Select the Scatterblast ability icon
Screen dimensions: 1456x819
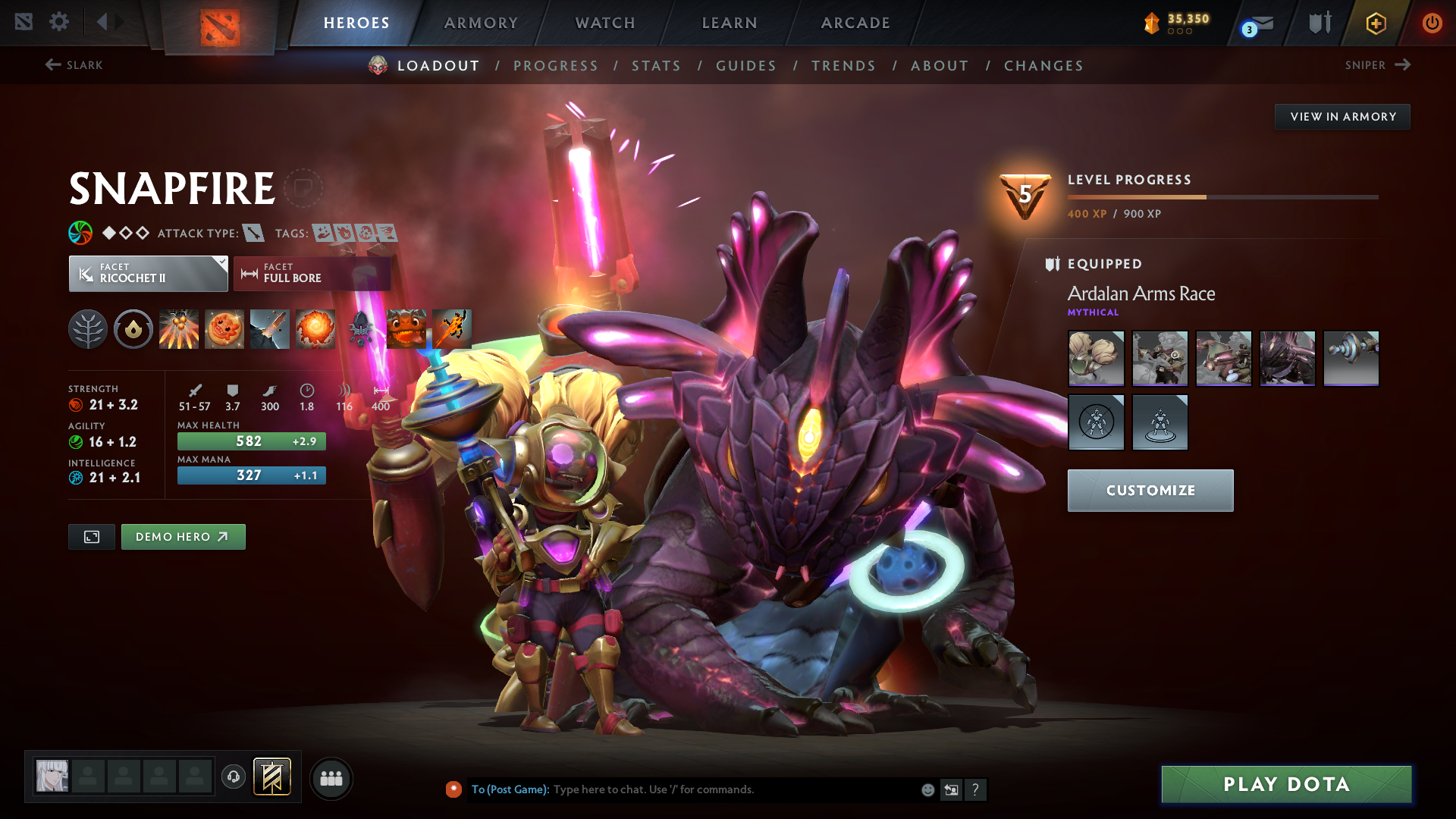[x=179, y=328]
